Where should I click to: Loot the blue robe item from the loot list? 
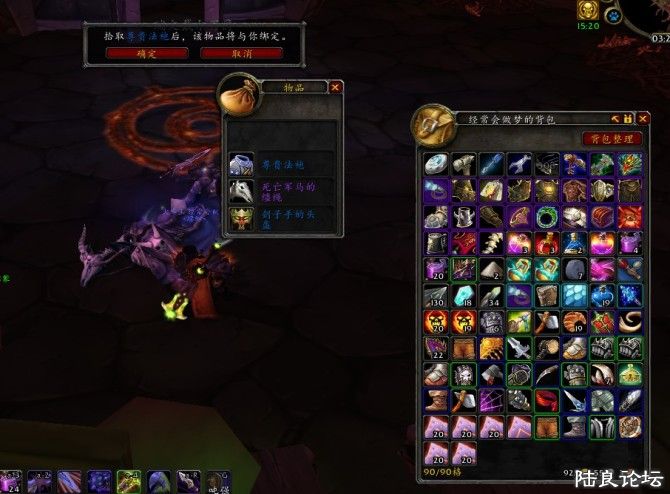[x=242, y=164]
